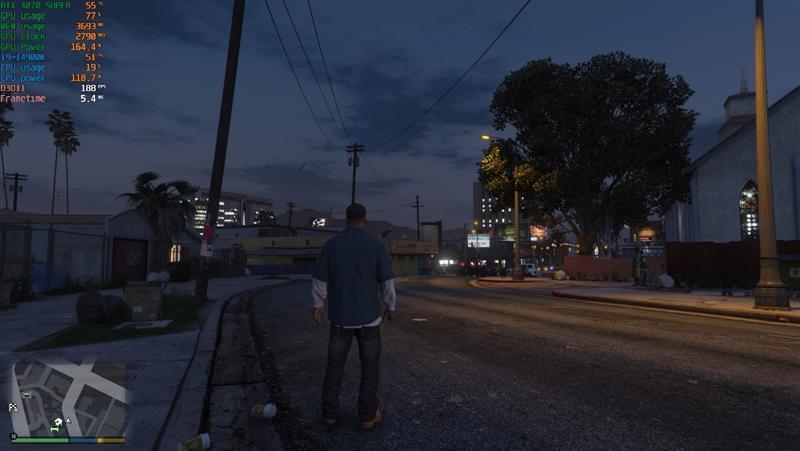
Task: Click the white car blip on minimap
Action: (x=27, y=395)
